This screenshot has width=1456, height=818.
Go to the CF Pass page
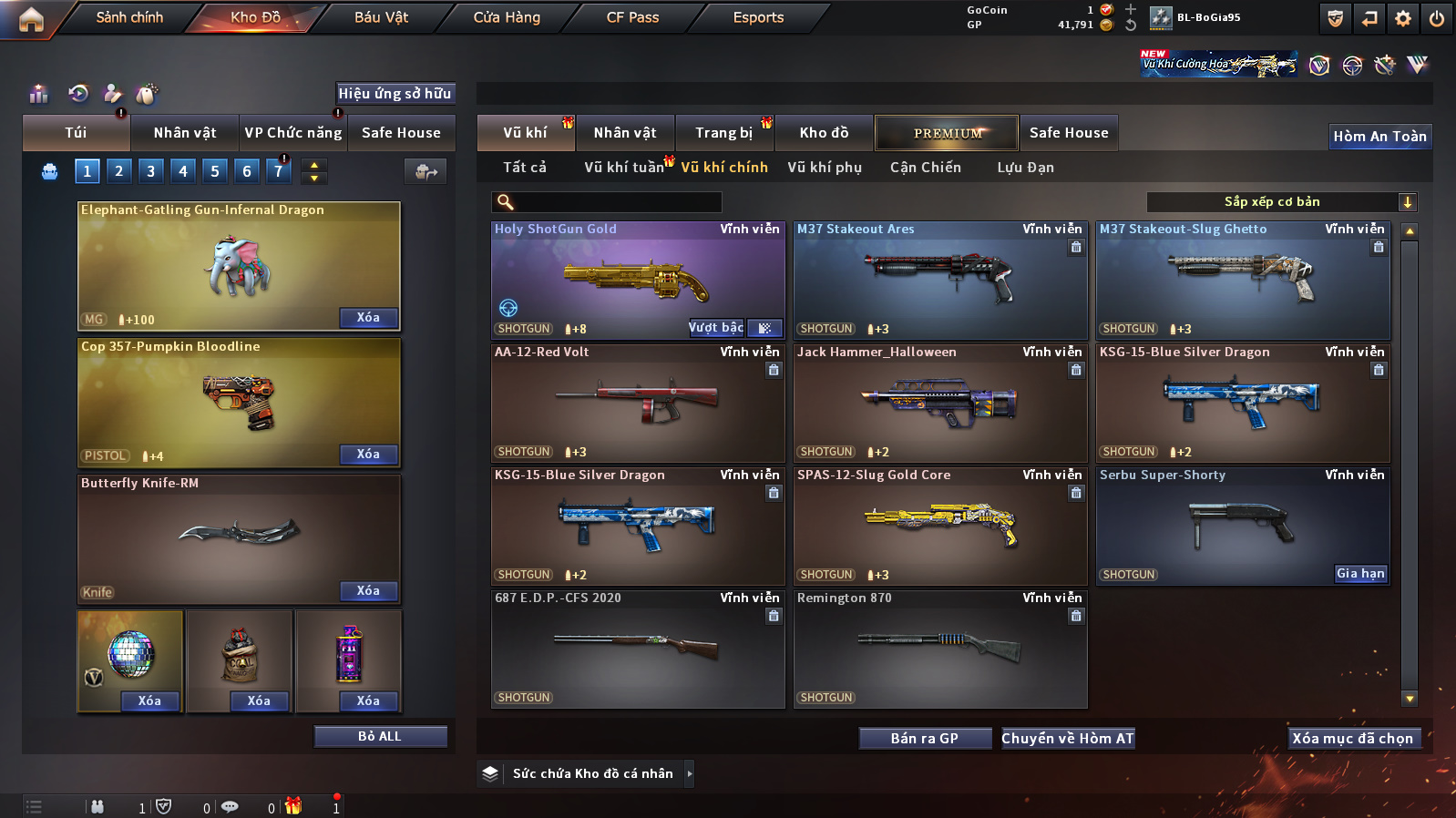point(632,17)
